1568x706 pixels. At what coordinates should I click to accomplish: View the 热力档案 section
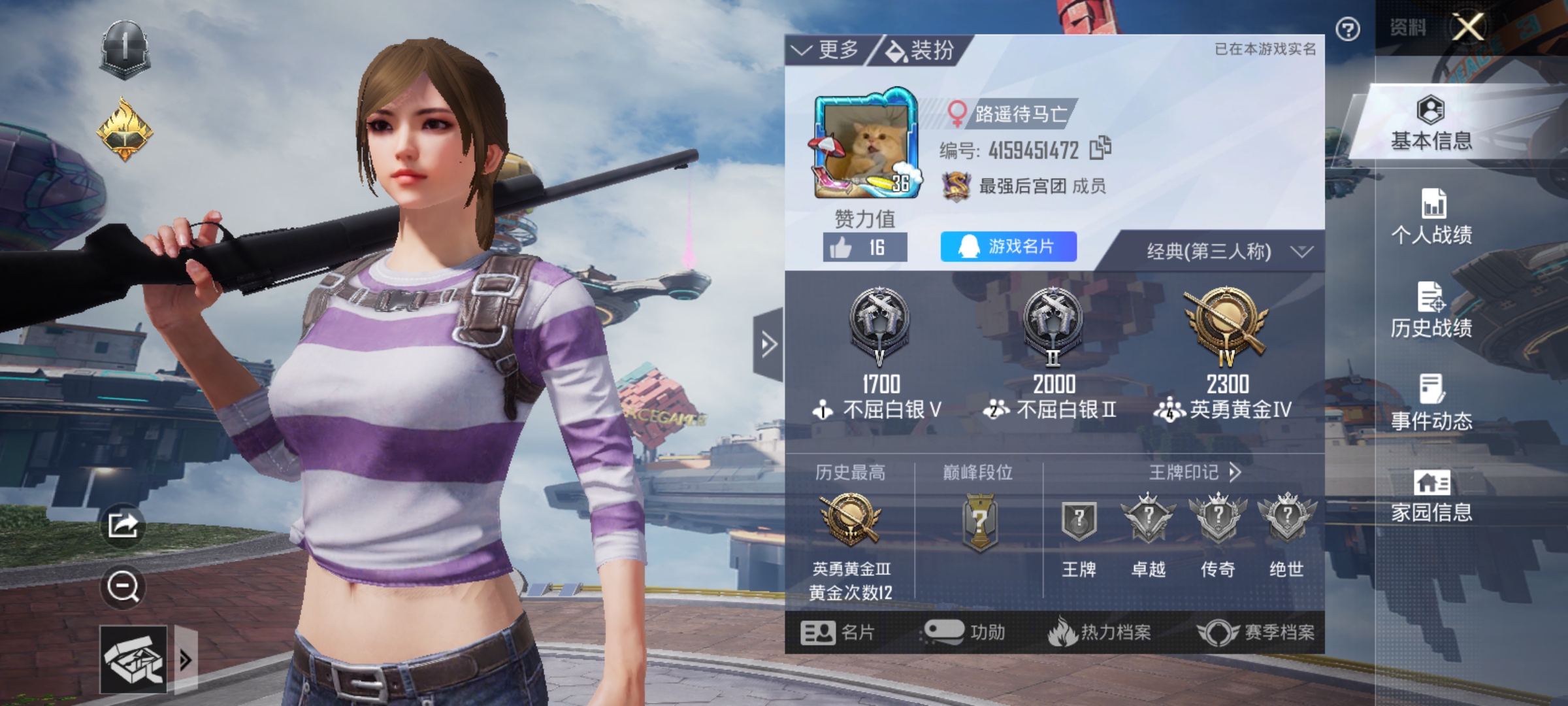coord(1100,632)
